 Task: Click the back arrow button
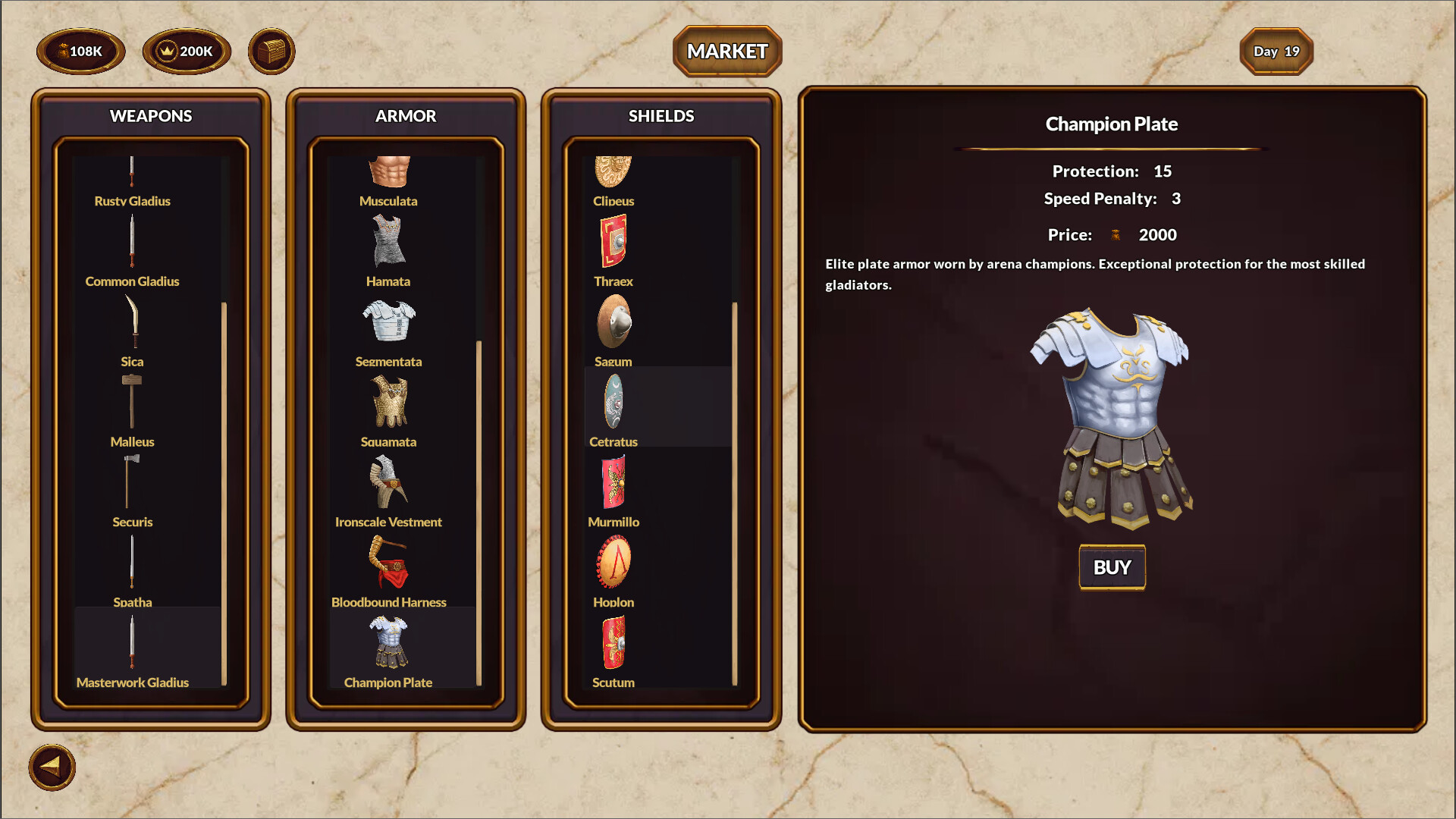53,767
